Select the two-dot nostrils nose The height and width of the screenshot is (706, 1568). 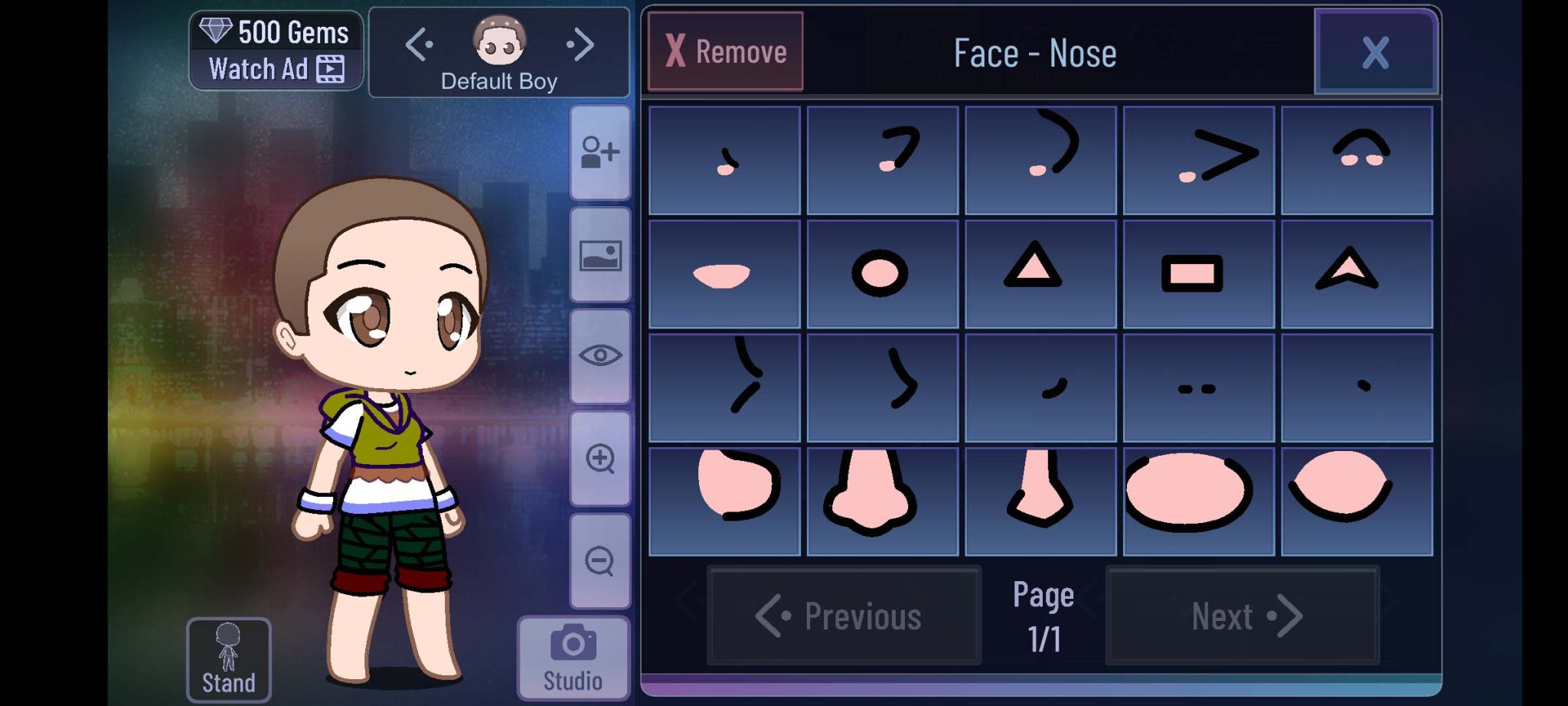1198,388
